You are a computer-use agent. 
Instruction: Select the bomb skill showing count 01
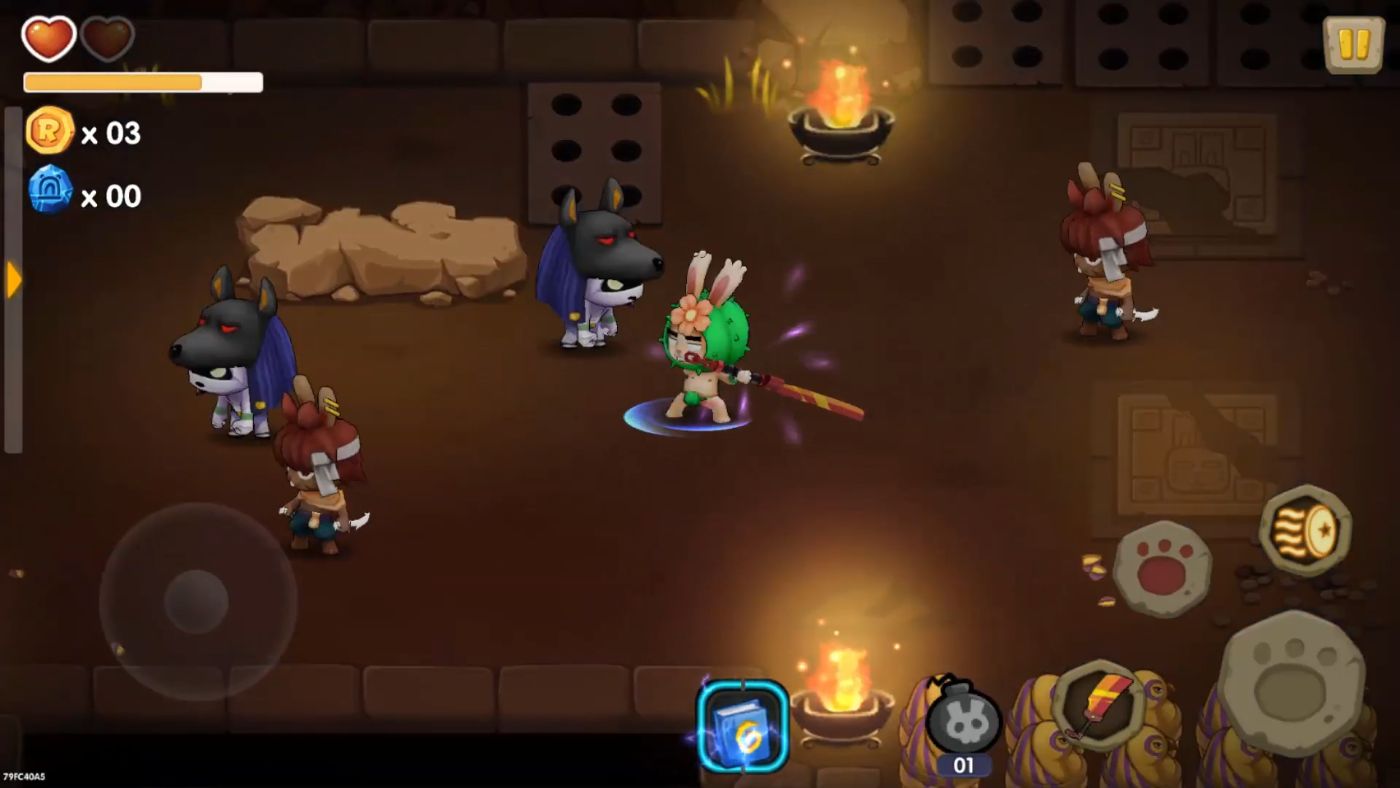960,724
